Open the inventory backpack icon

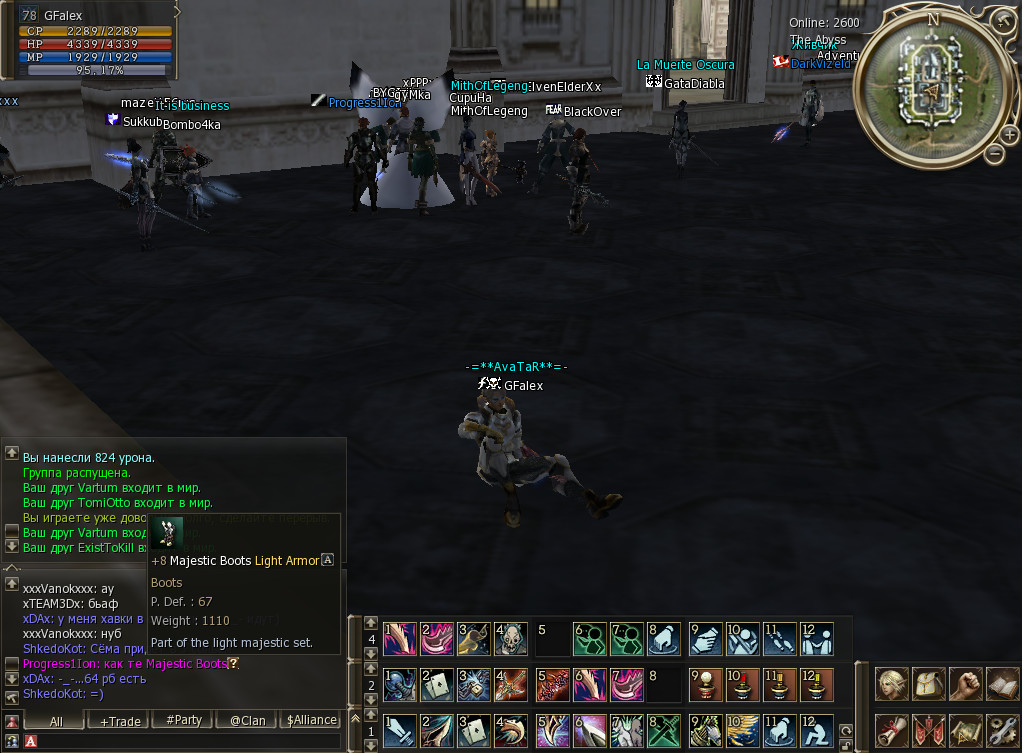(928, 684)
